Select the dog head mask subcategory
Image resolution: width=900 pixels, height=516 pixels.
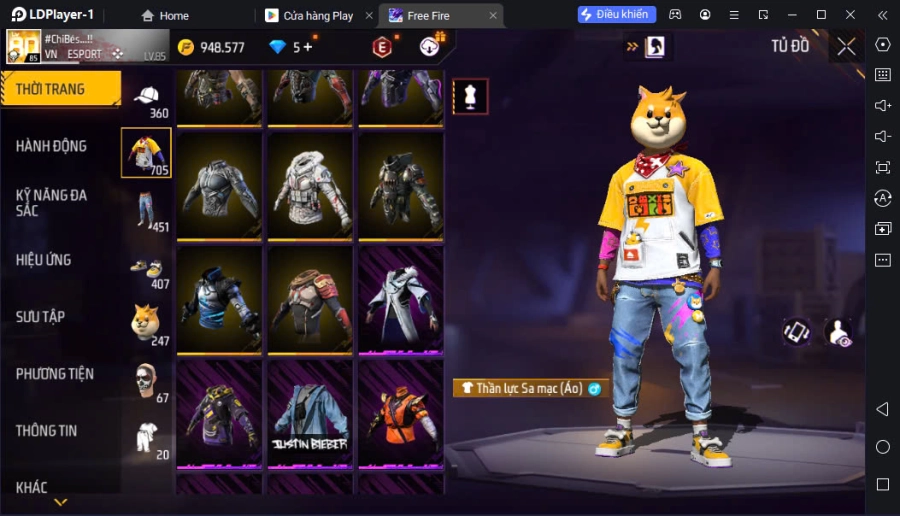147,324
